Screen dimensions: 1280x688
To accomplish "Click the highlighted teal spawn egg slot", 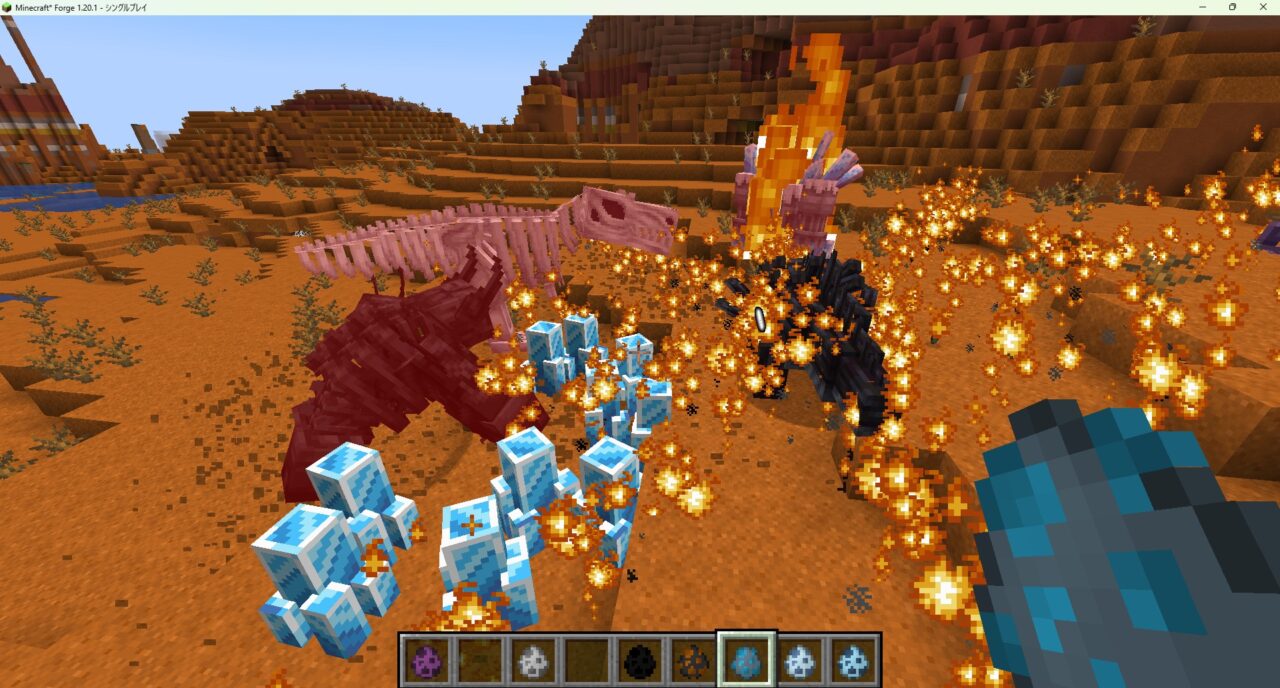I will [746, 660].
